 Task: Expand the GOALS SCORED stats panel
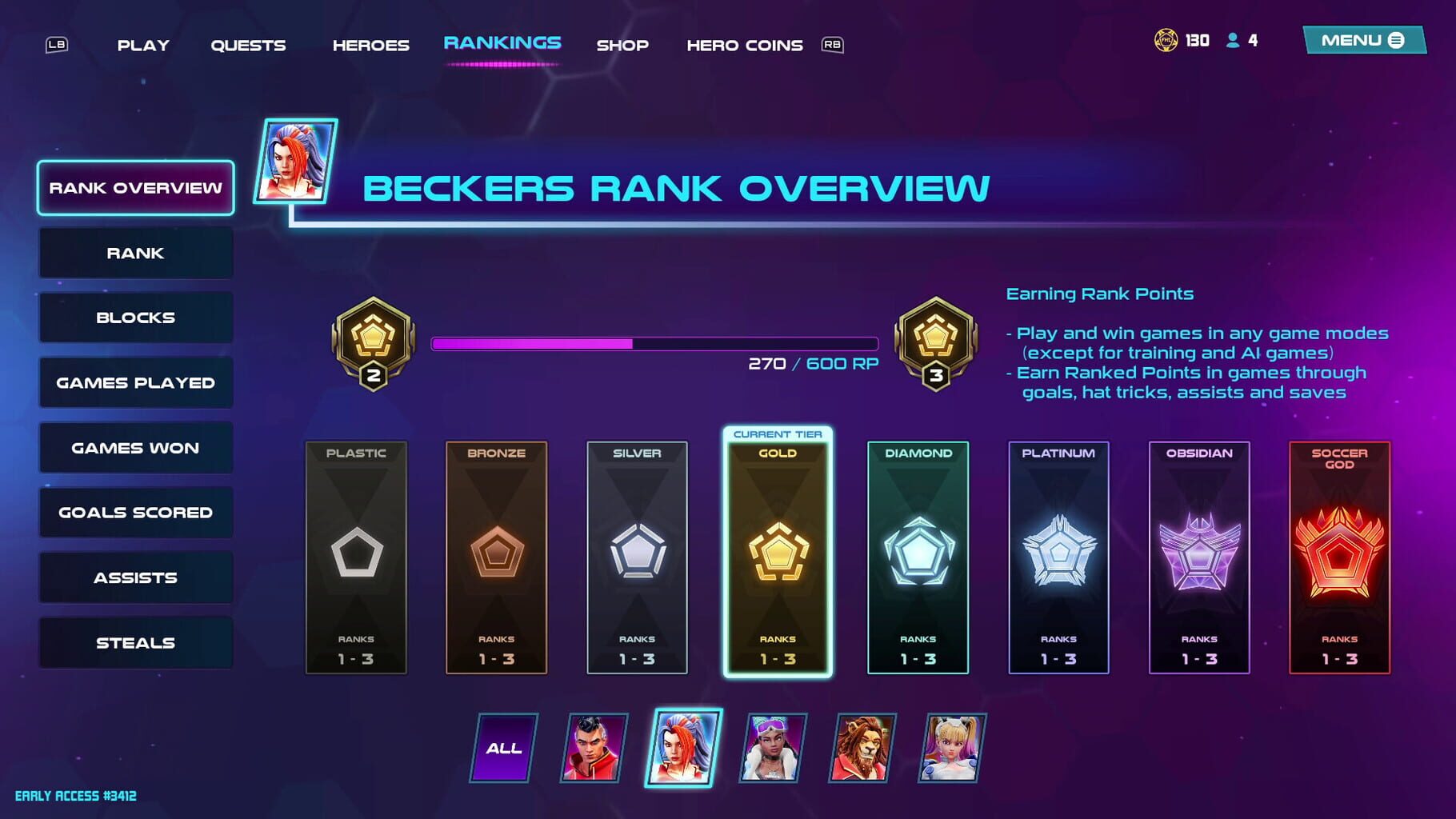[x=134, y=512]
